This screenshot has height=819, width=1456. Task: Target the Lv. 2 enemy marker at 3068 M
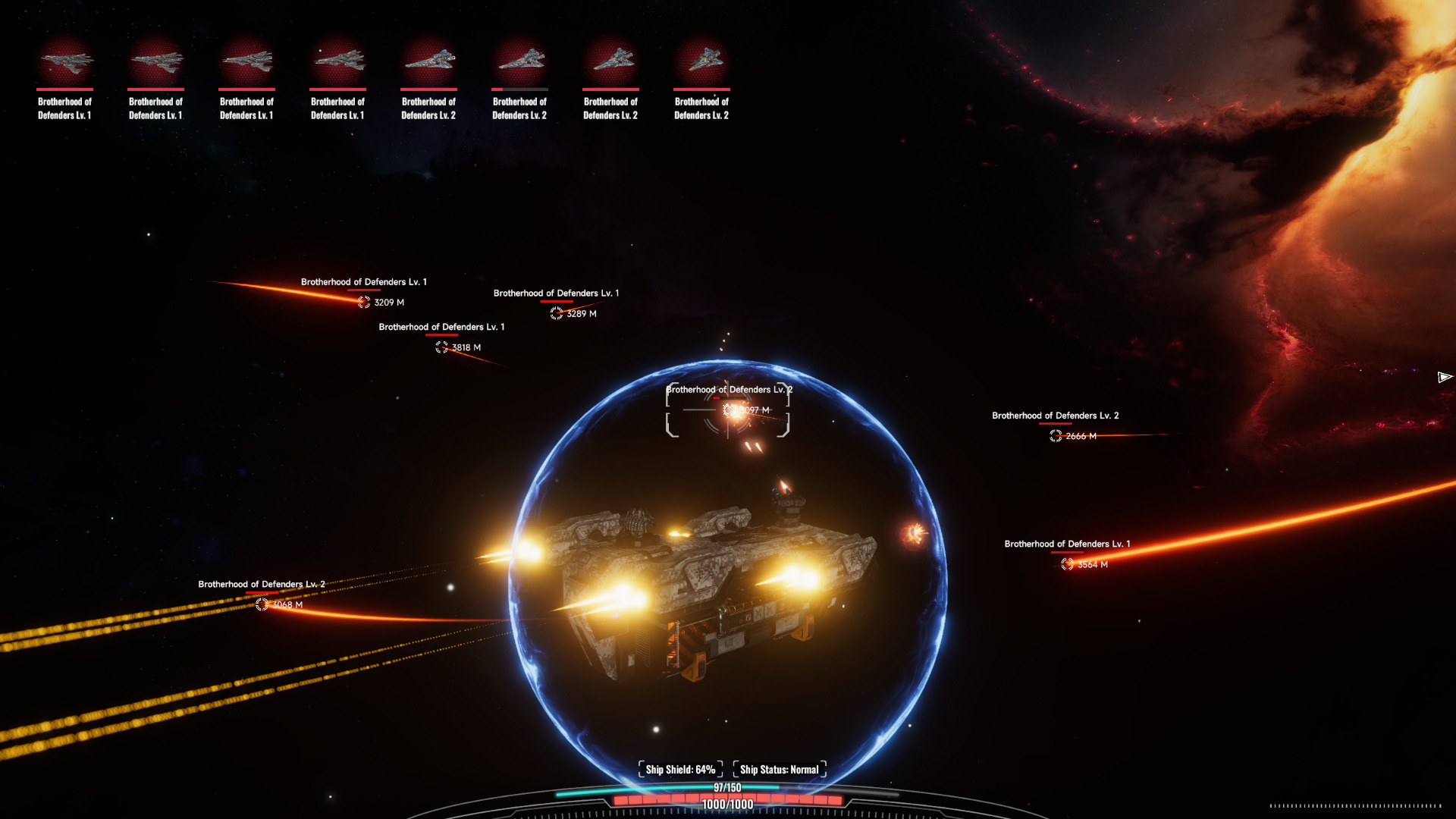pyautogui.click(x=262, y=604)
